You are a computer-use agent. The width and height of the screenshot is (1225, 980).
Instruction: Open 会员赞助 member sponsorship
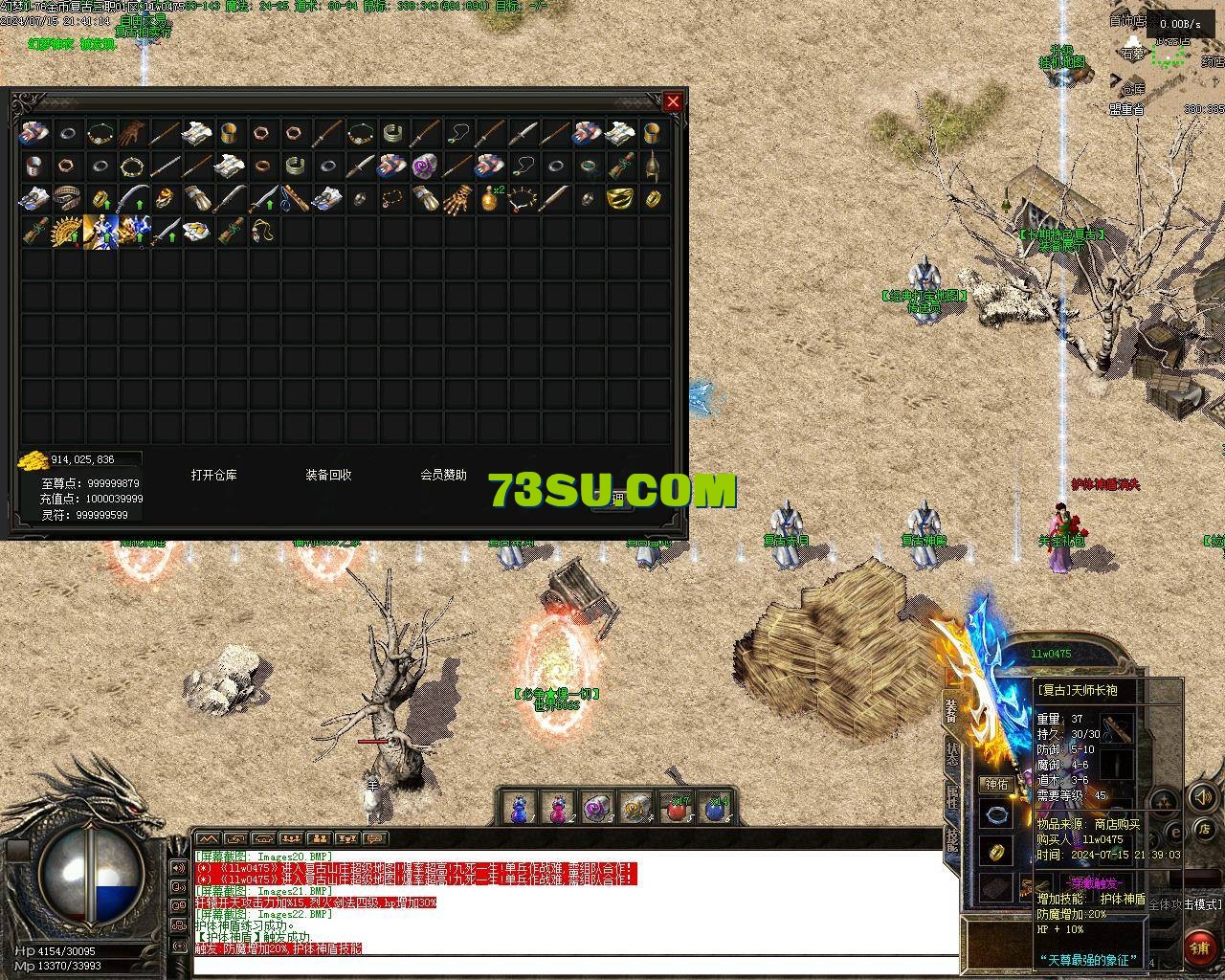[x=443, y=475]
